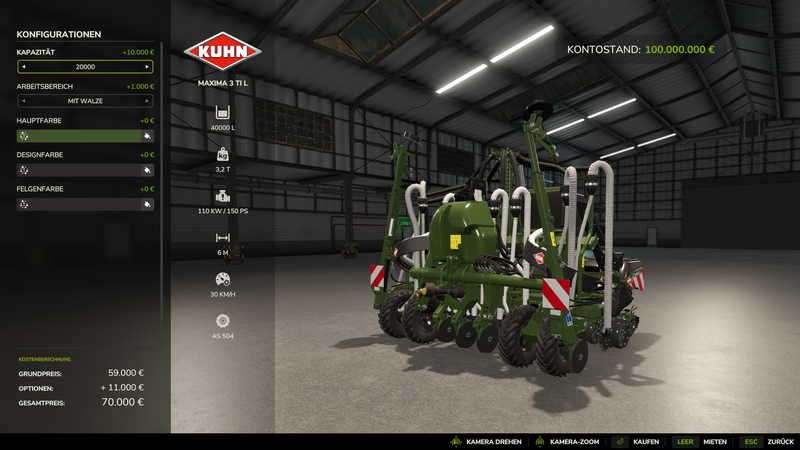Open the Hauptfarbe color selection bar

click(85, 136)
